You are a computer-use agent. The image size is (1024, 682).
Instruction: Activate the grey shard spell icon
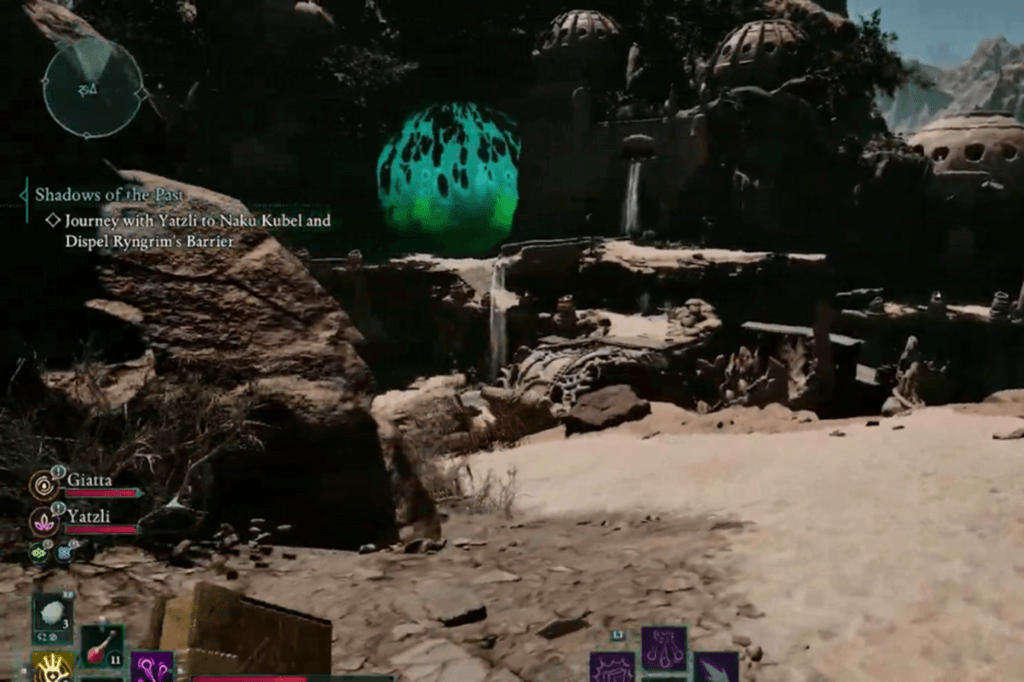(716, 668)
